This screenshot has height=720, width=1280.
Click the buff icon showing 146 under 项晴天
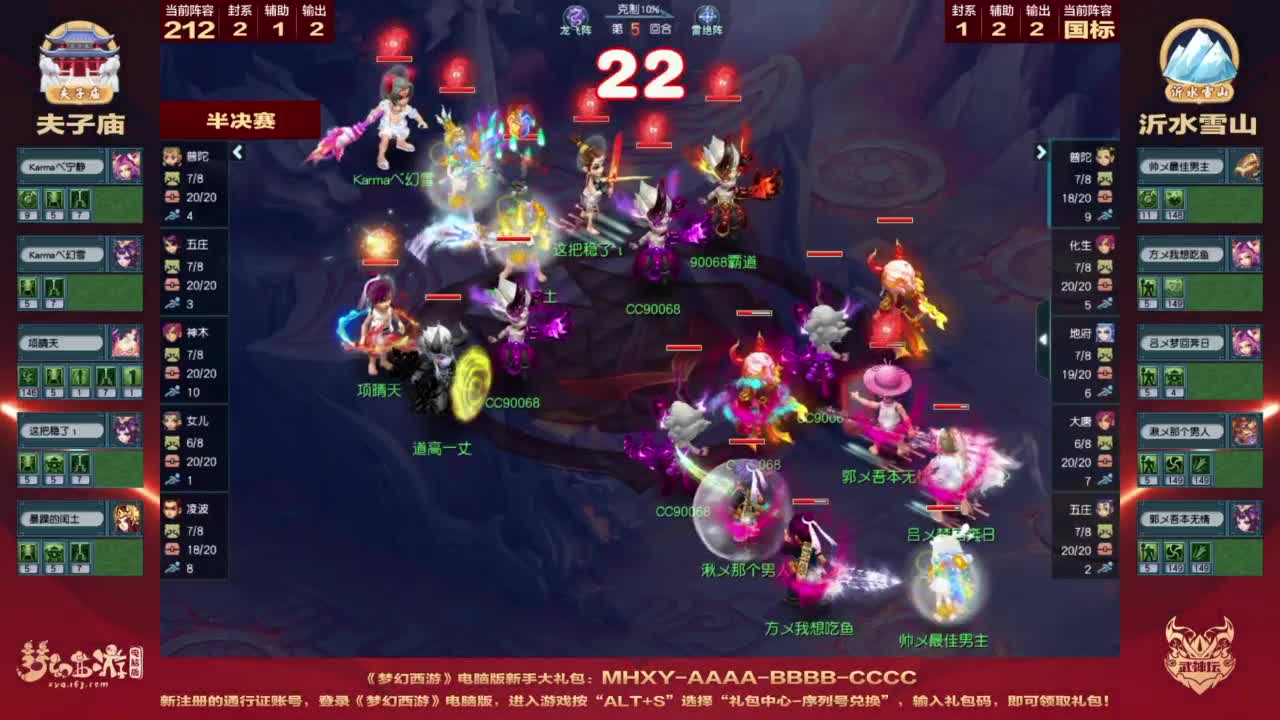(28, 378)
